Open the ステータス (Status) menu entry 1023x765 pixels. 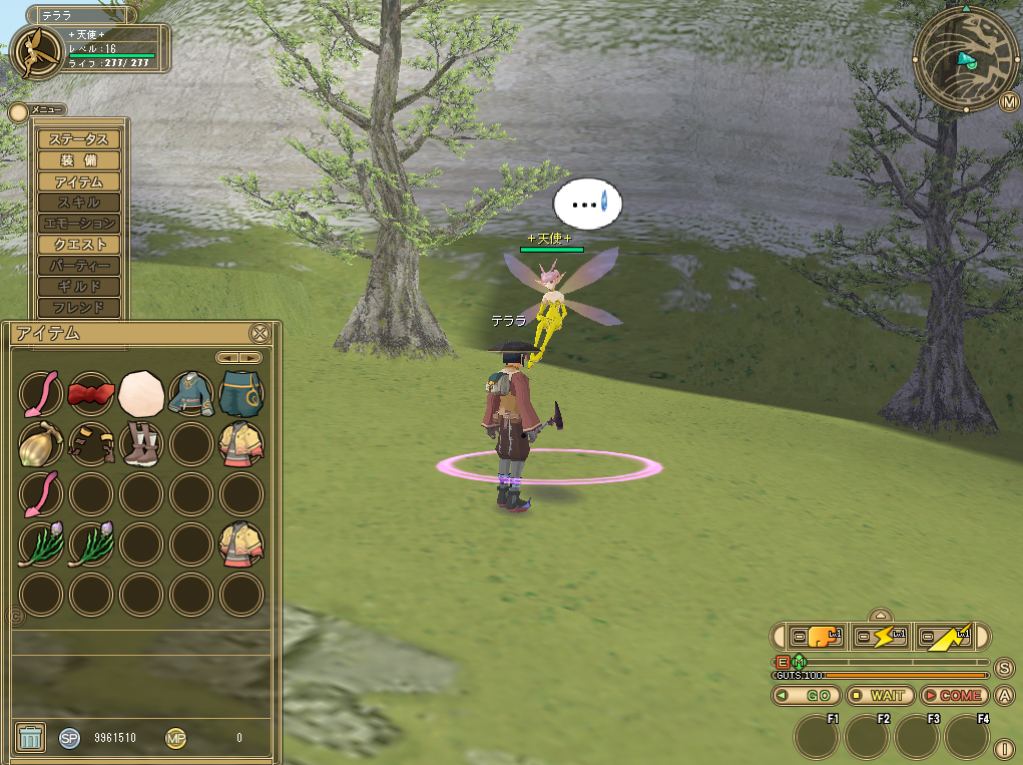(78, 140)
